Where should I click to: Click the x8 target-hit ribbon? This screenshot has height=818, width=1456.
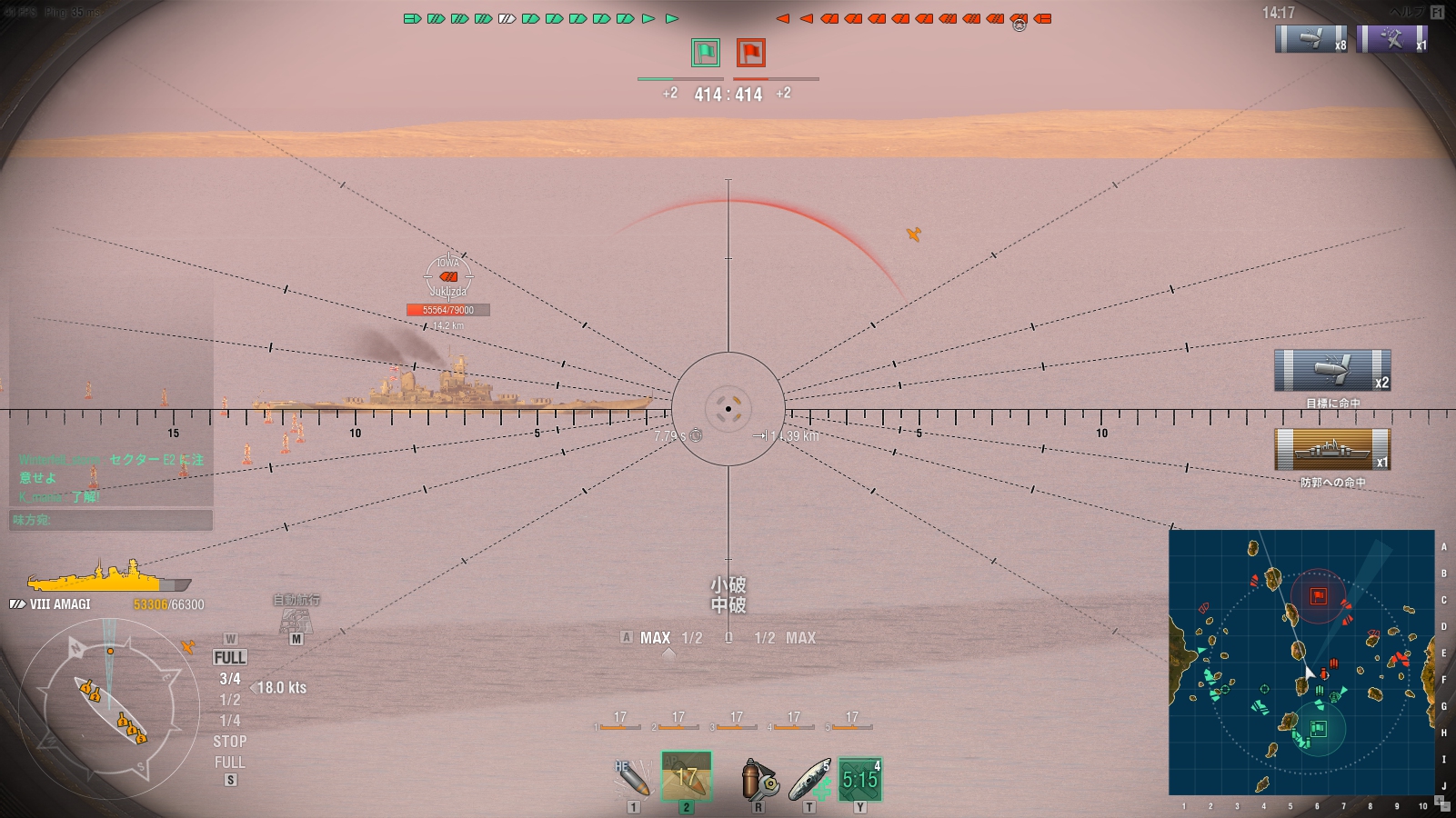click(x=1311, y=39)
